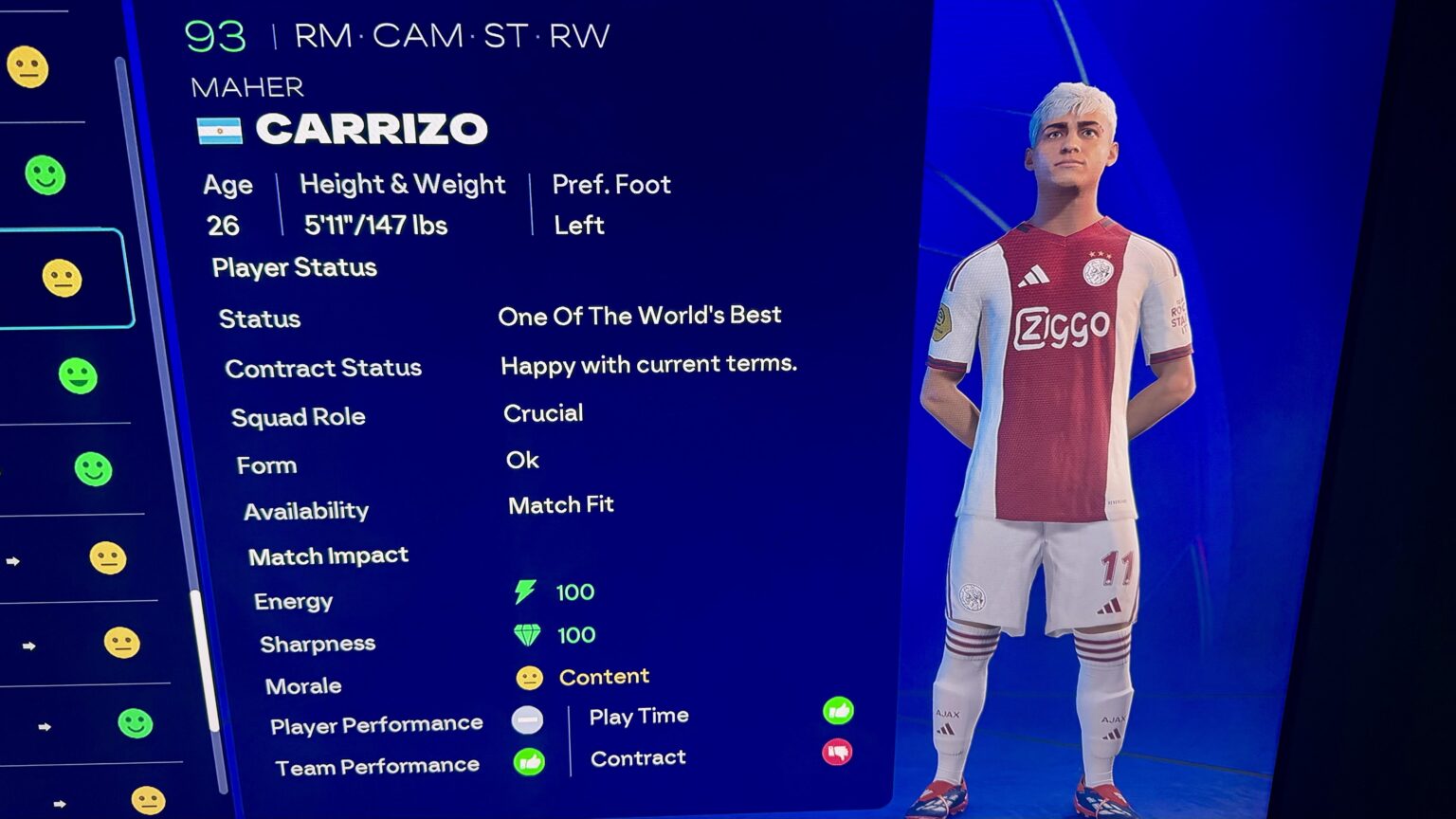The image size is (1456, 819).
Task: Toggle the green Play Time thumbs-up
Action: click(x=839, y=710)
